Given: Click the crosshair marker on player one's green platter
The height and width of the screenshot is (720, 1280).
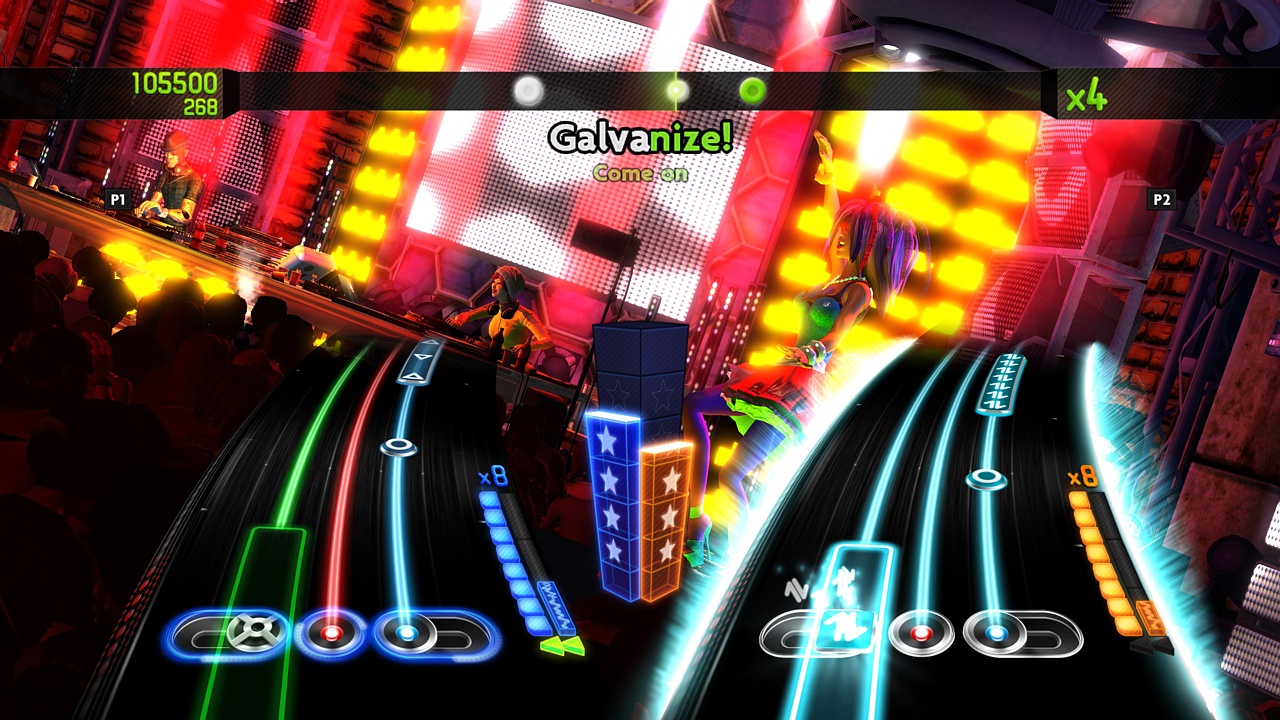Looking at the screenshot, I should click(257, 628).
